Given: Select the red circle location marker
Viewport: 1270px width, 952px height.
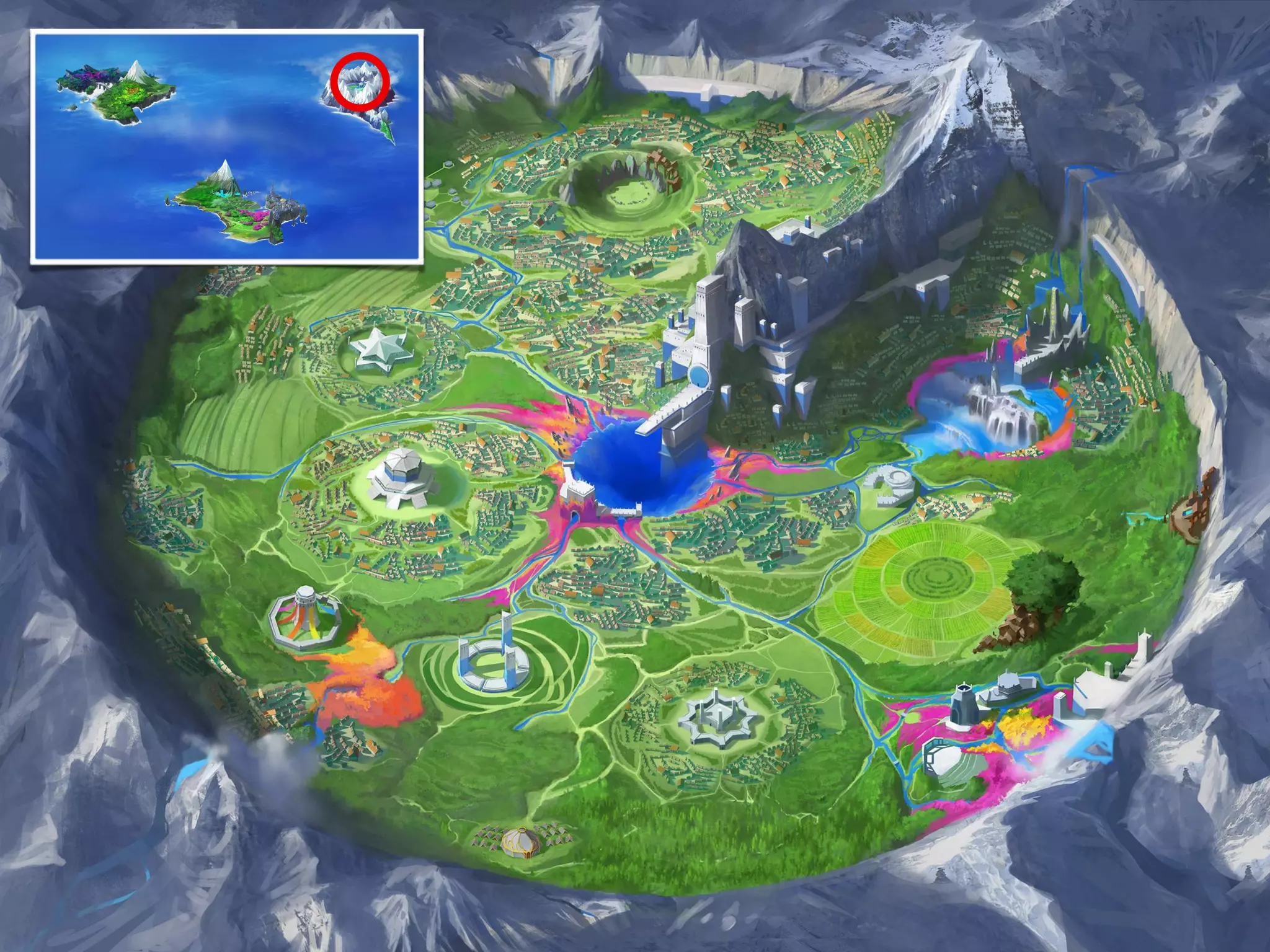Looking at the screenshot, I should [359, 82].
